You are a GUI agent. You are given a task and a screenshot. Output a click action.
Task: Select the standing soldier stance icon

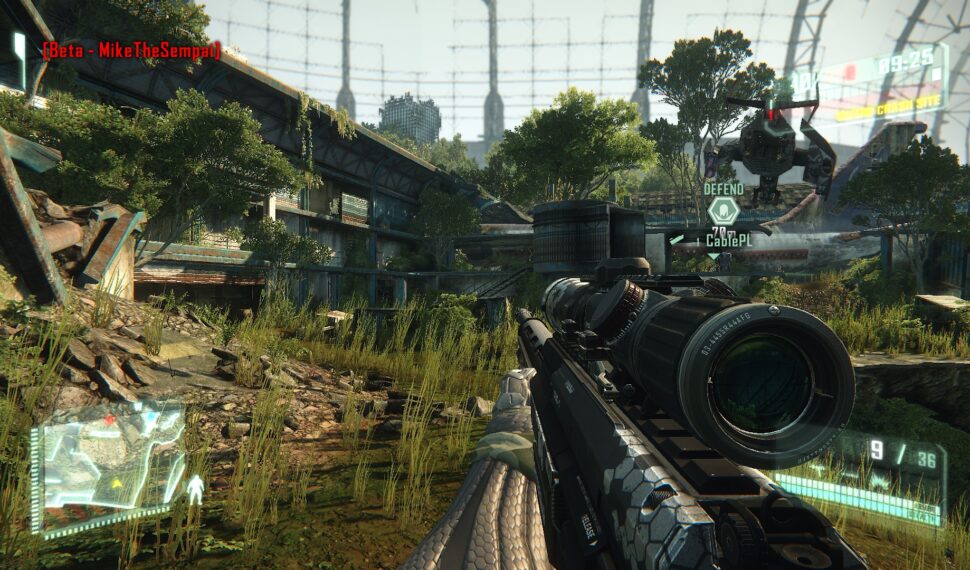(x=196, y=490)
